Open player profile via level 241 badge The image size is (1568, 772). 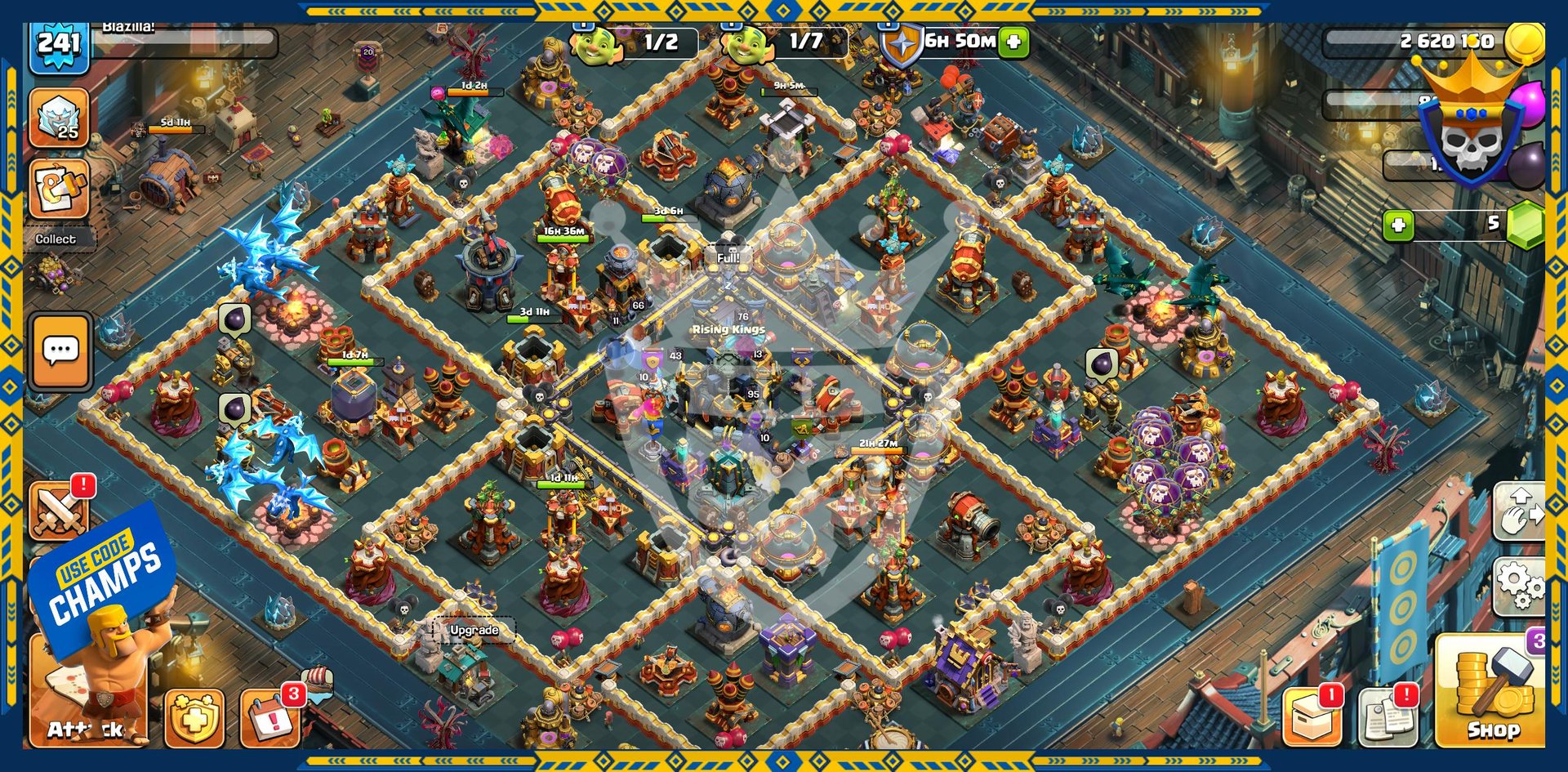click(x=59, y=45)
